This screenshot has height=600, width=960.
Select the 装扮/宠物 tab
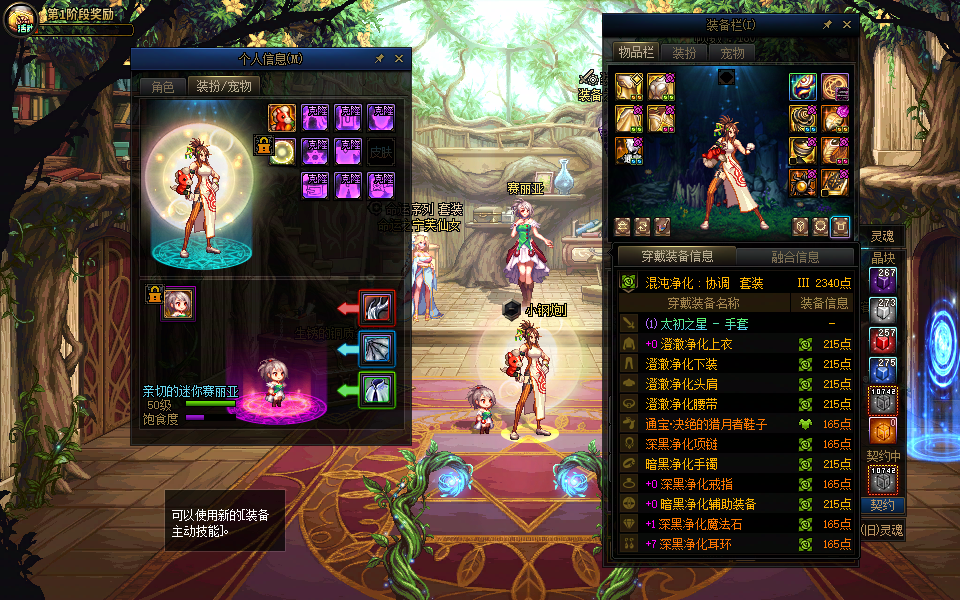click(223, 87)
